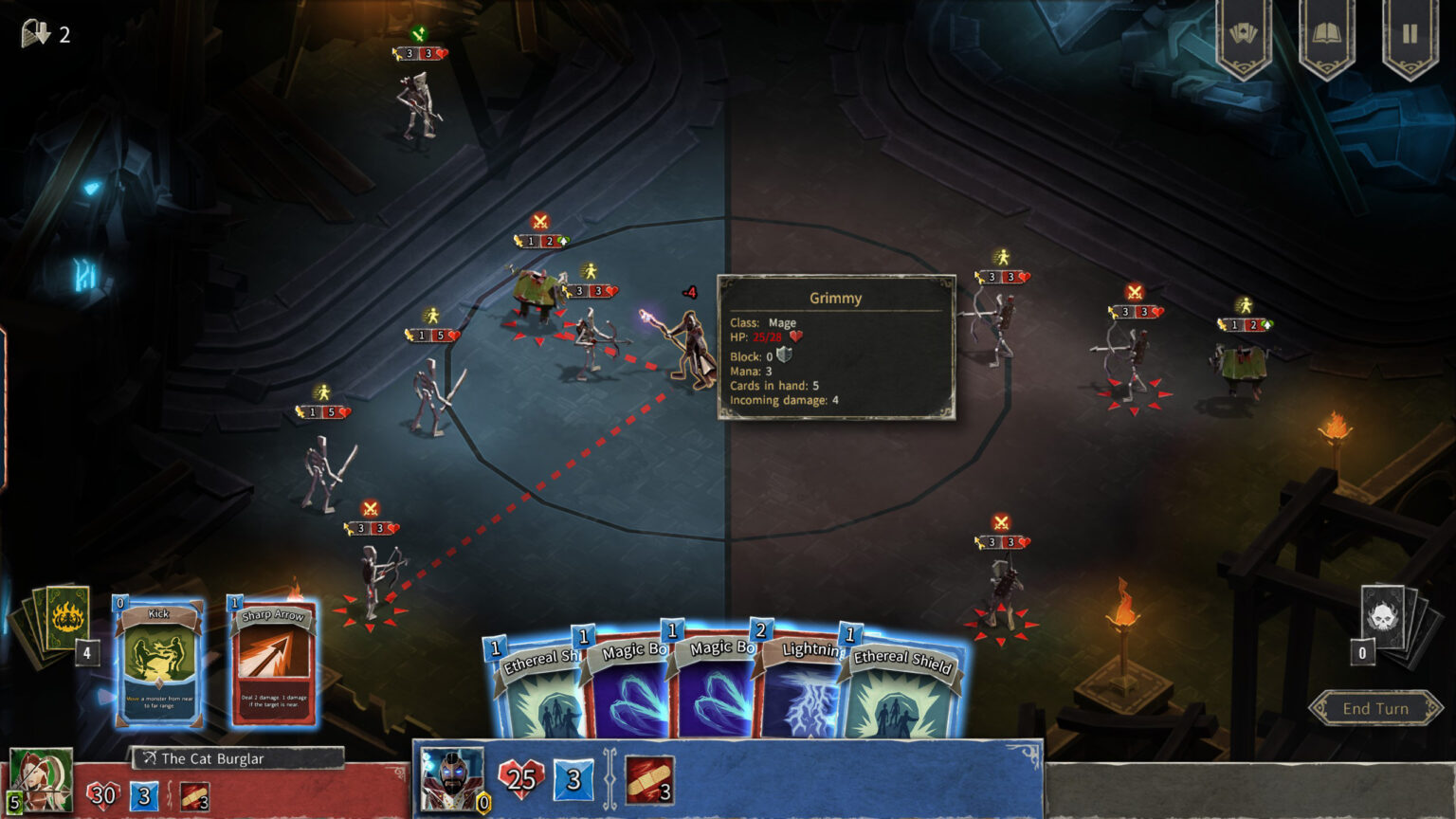Open the book journal banner
The image size is (1456, 819).
coord(1326,35)
